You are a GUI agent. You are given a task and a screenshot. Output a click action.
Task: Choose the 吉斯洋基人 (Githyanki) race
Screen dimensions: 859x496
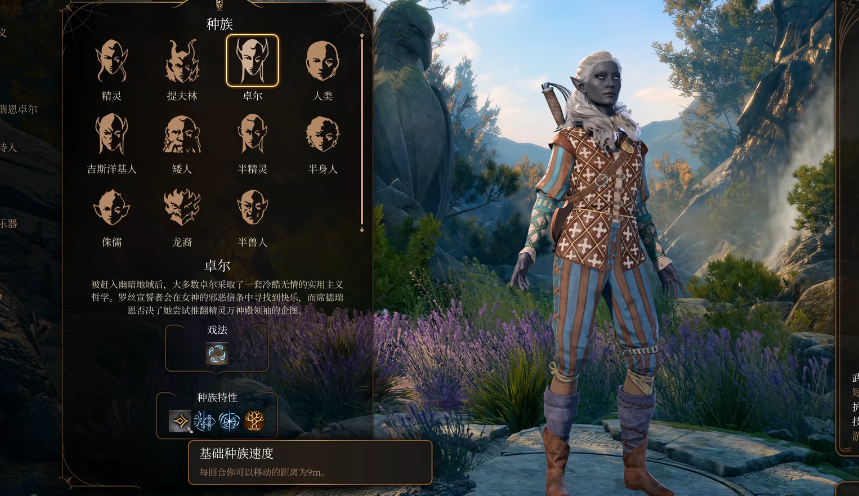(x=111, y=135)
